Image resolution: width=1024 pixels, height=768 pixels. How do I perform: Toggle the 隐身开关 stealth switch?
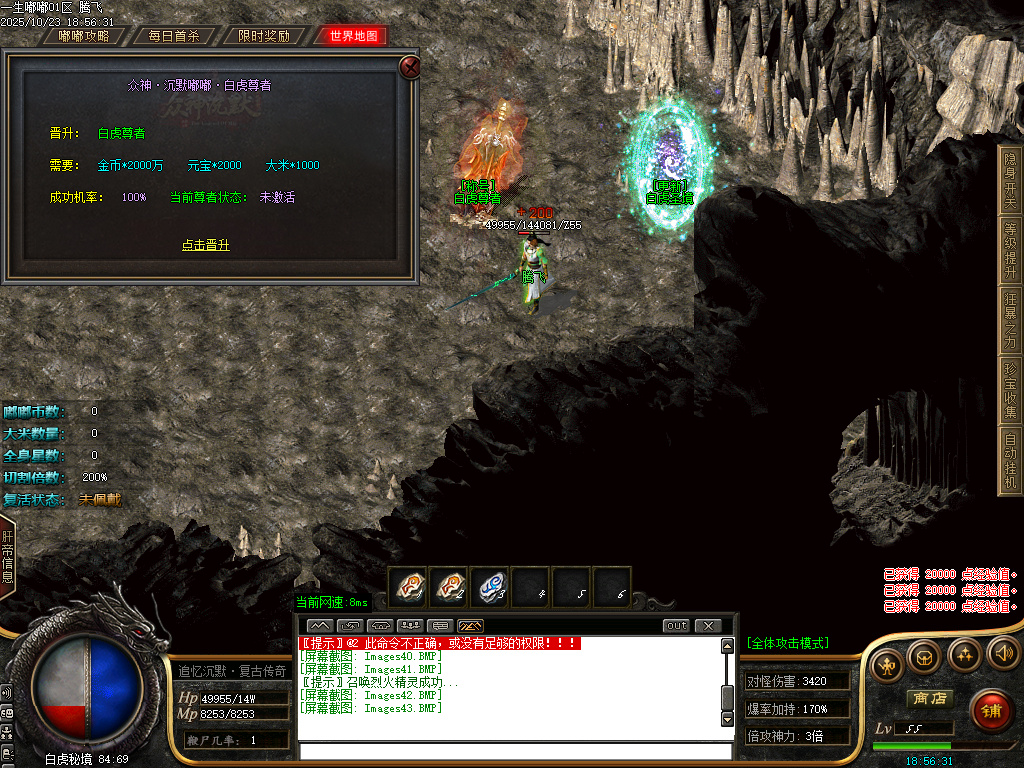(x=1010, y=176)
